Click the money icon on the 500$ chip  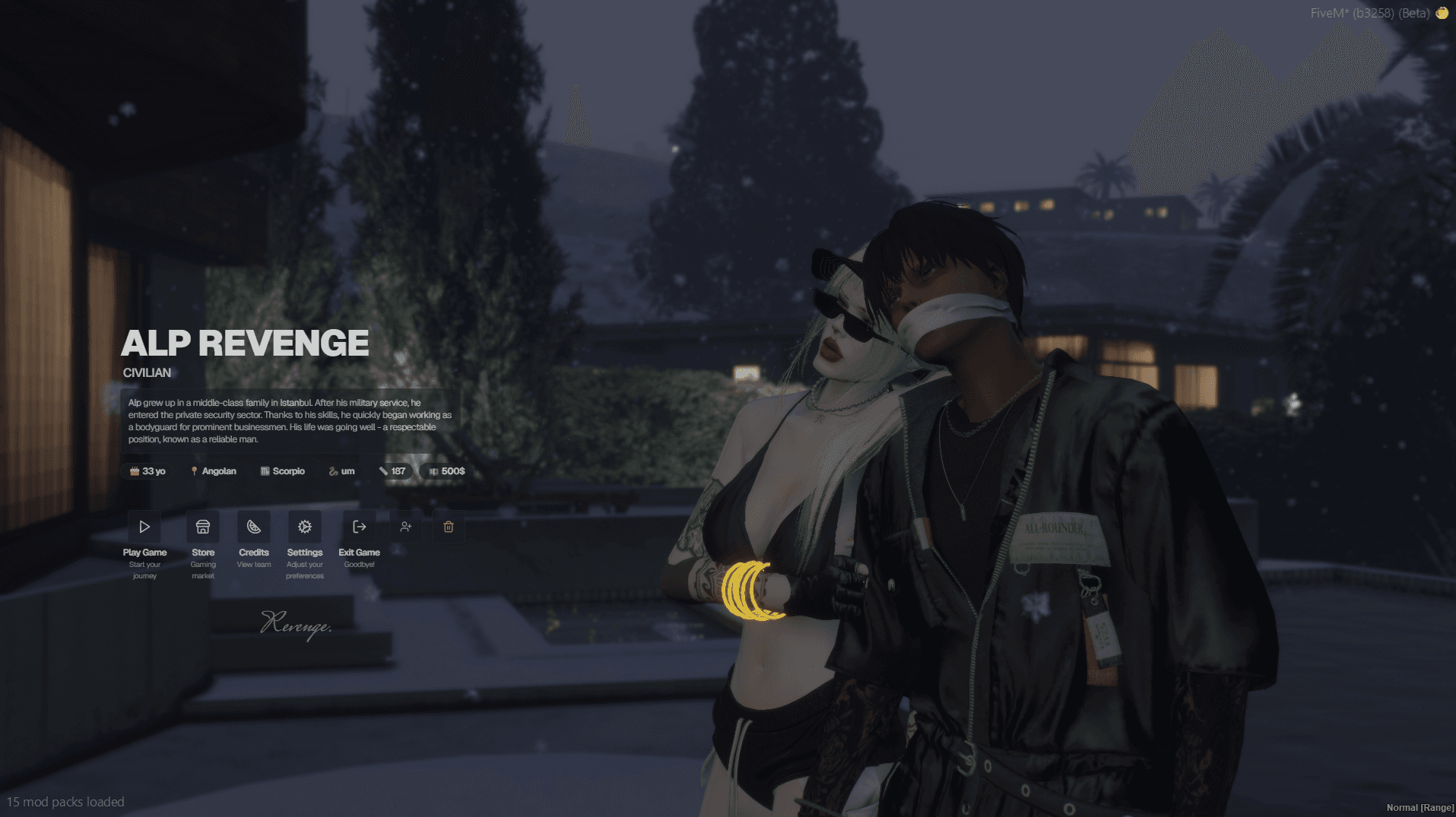coord(433,470)
